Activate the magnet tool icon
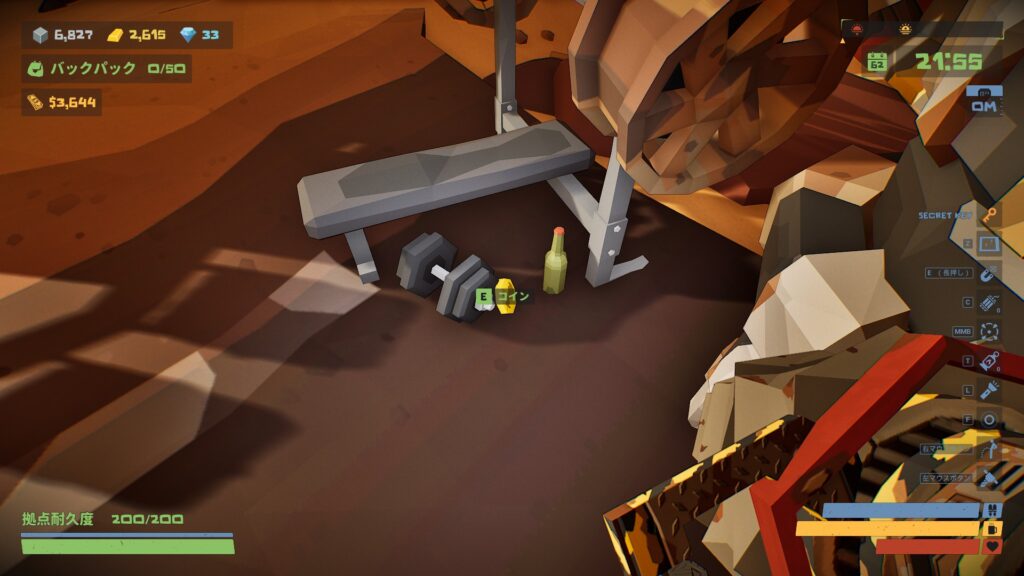This screenshot has width=1024, height=576. 989,273
